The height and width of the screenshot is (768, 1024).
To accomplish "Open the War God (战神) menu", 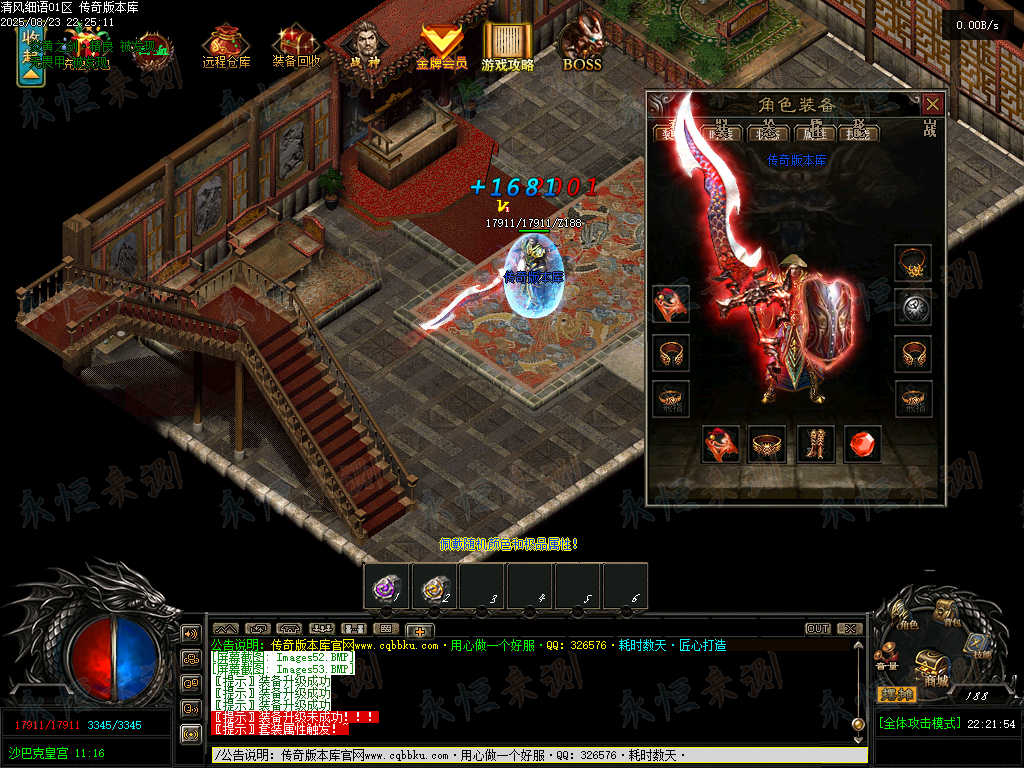I will [x=365, y=46].
